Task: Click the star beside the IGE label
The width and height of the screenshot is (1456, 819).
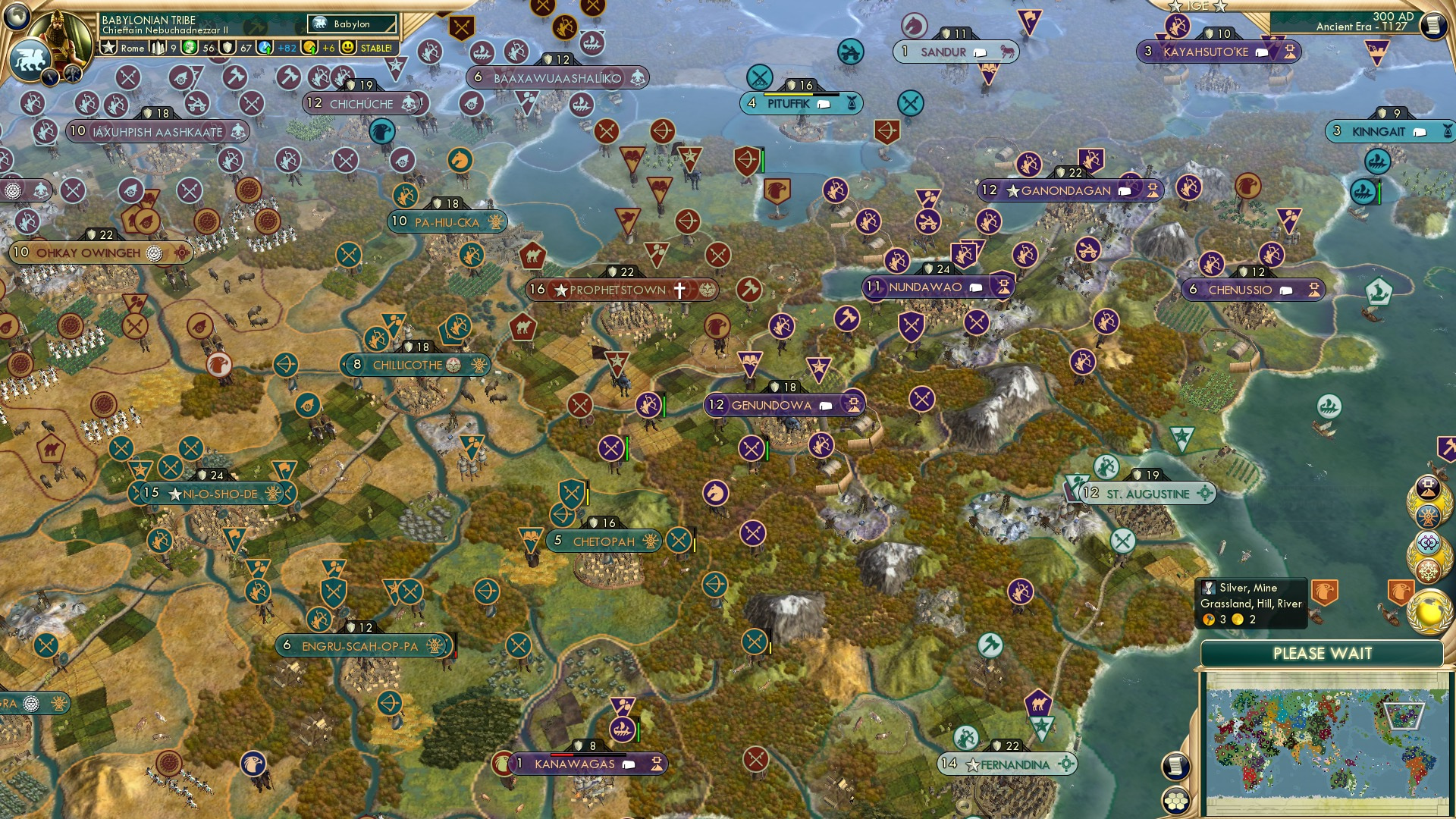Action: 1175,7
